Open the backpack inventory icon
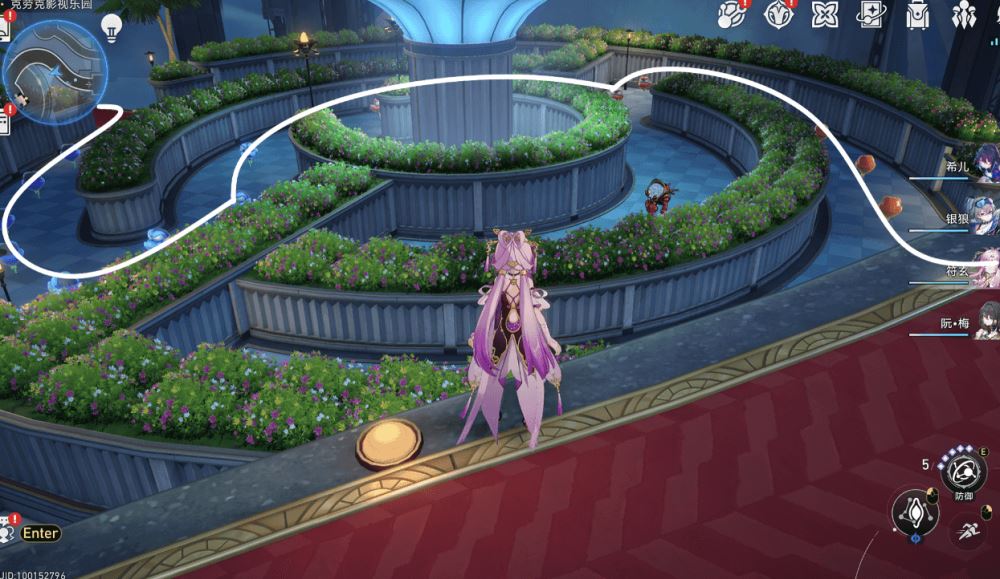The height and width of the screenshot is (579, 1000). click(x=918, y=14)
